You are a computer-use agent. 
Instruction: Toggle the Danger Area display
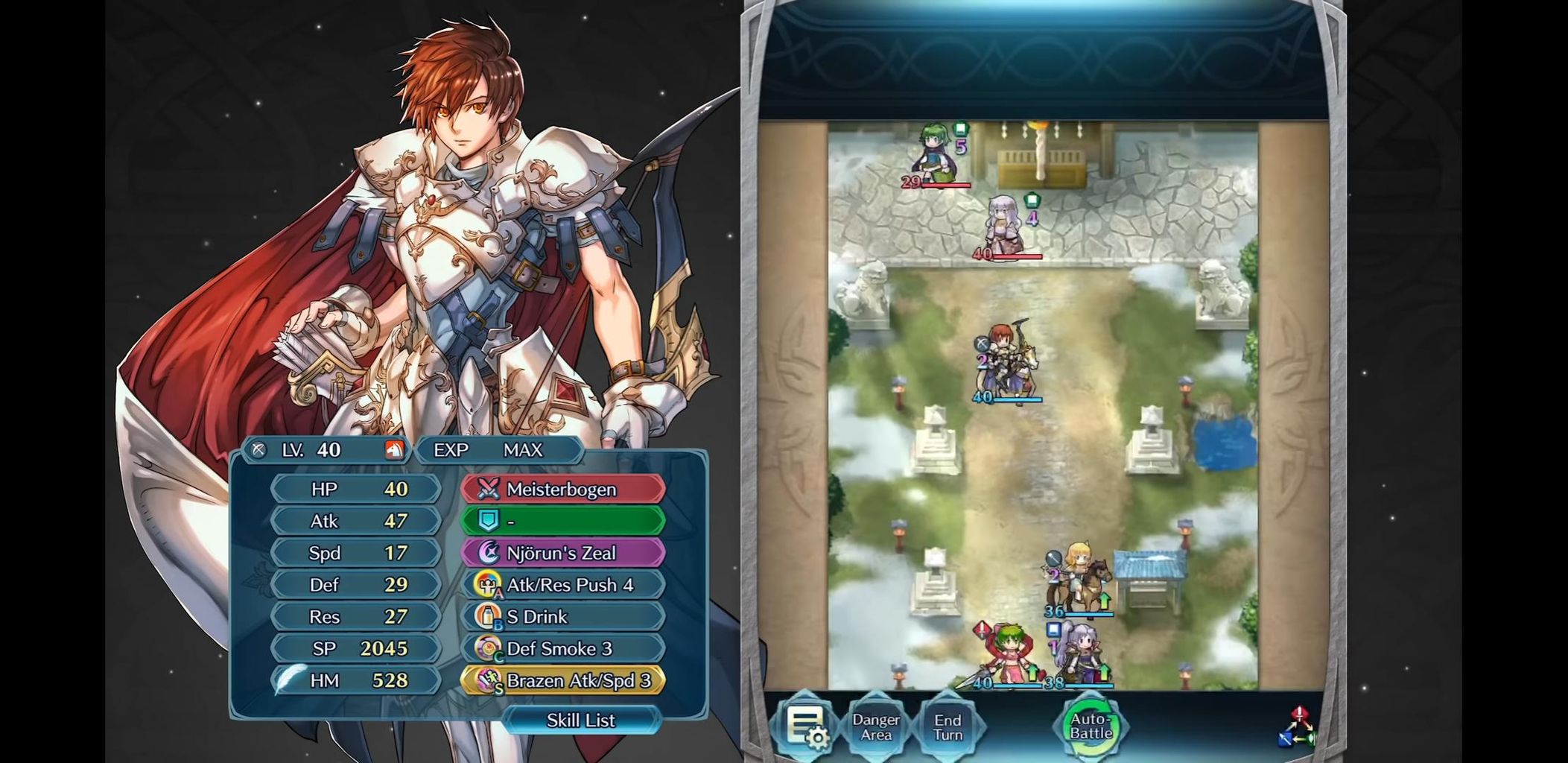[x=876, y=725]
